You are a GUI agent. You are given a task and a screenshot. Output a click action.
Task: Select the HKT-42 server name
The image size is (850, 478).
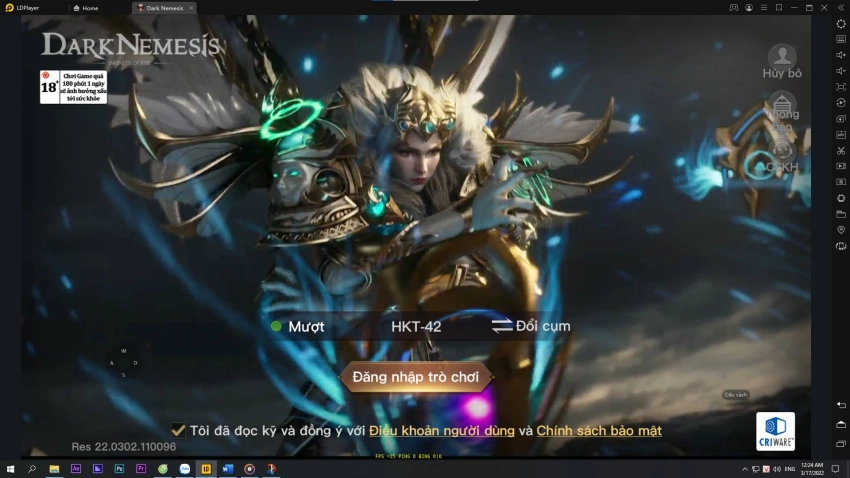pos(416,326)
